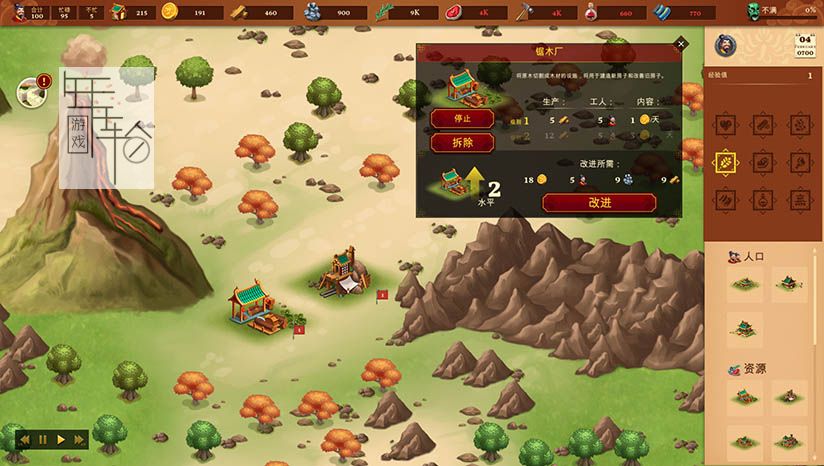Select the highlighted yellow building category icon

click(725, 162)
